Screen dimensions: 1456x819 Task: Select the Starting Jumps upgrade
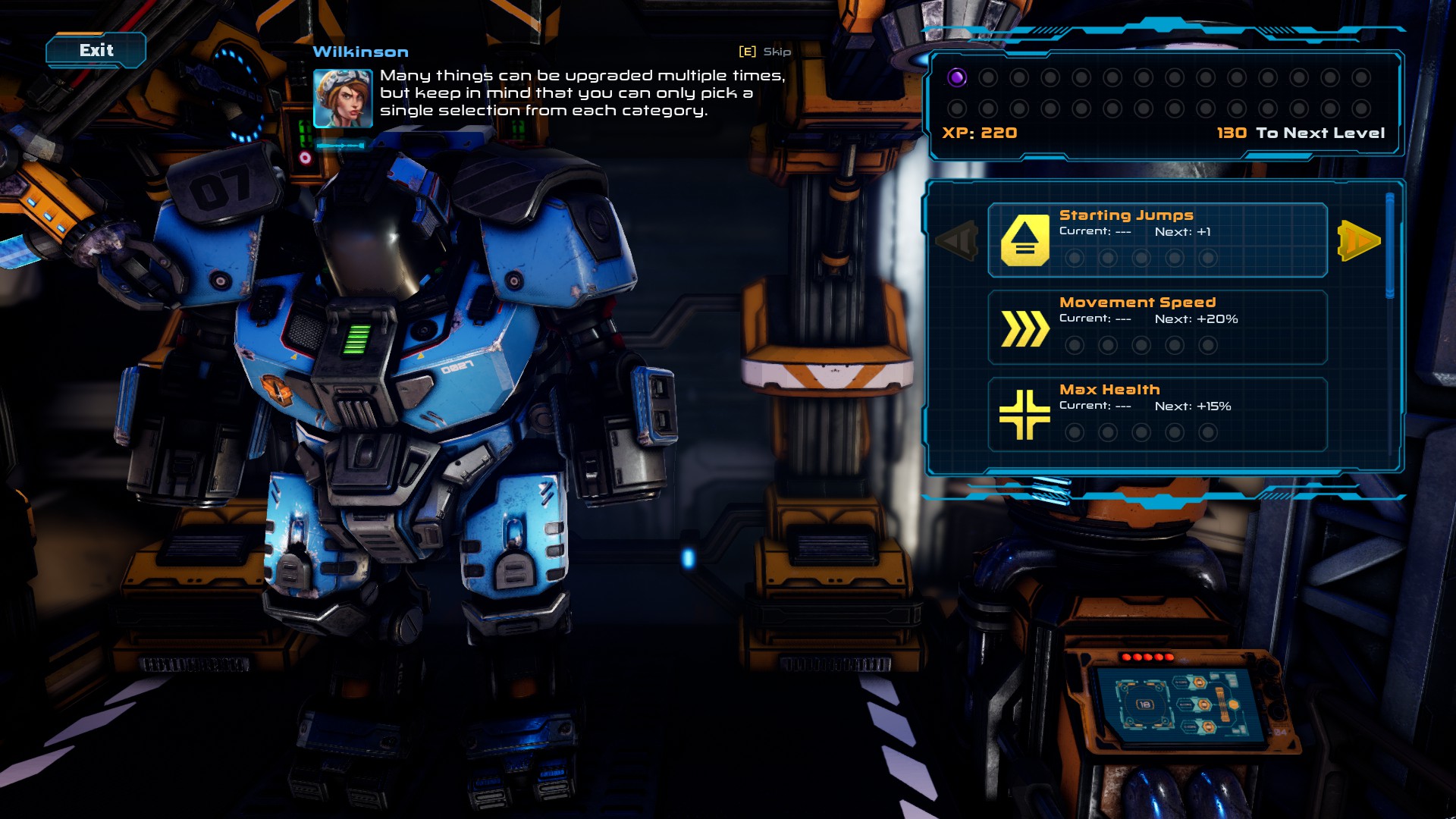coord(1157,240)
